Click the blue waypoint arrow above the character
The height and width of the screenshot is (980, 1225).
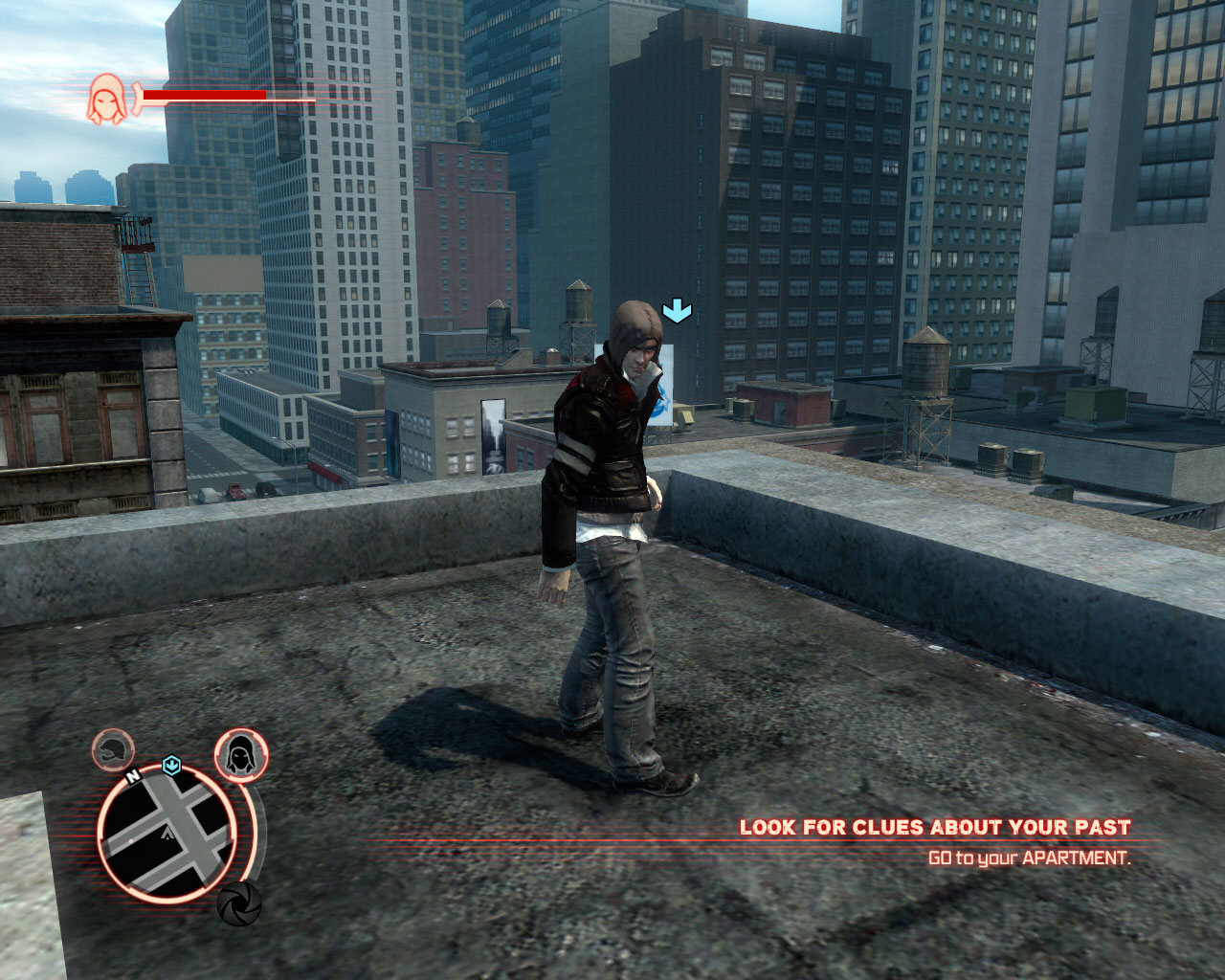click(678, 309)
